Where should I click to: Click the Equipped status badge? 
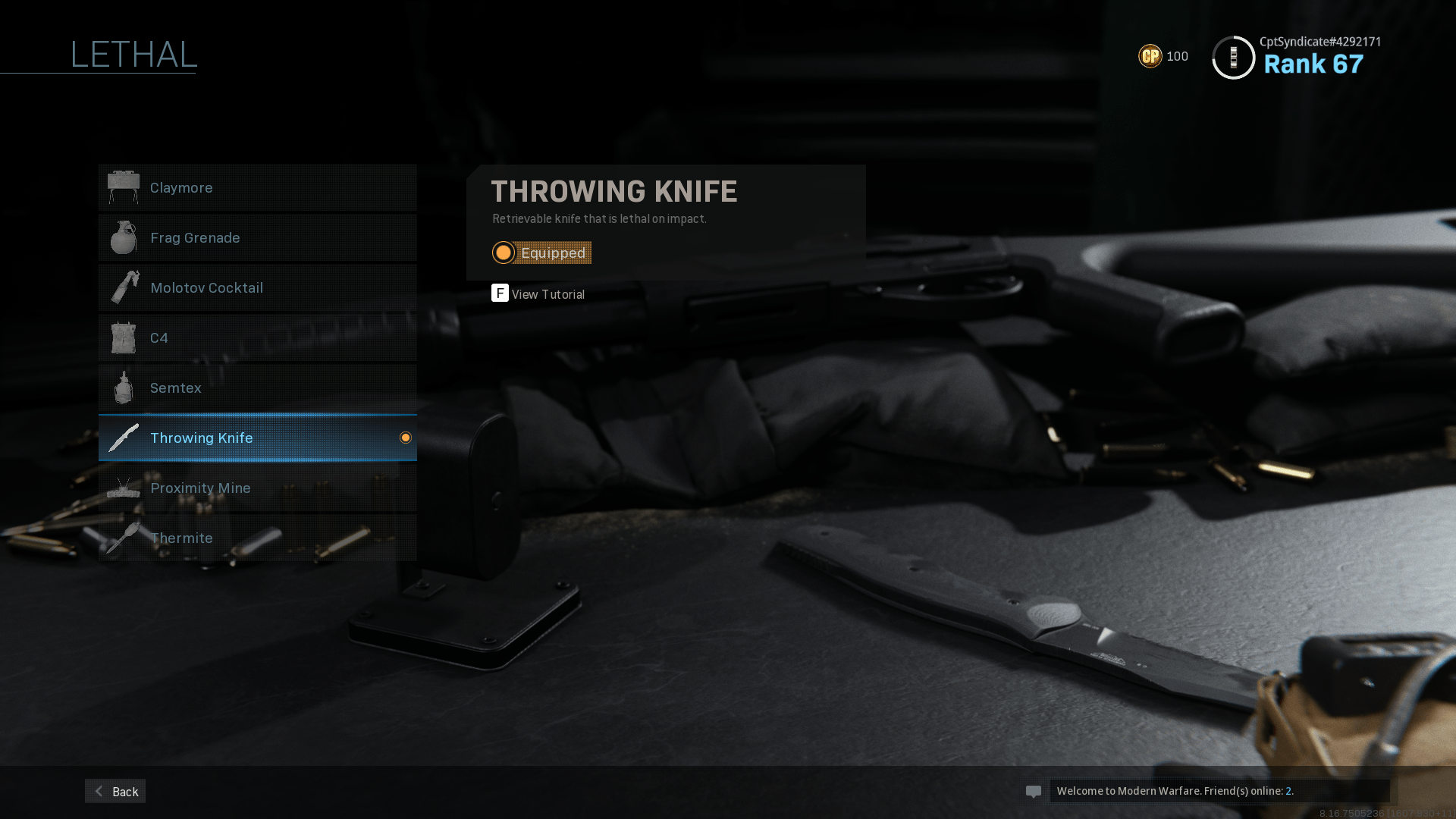click(541, 253)
